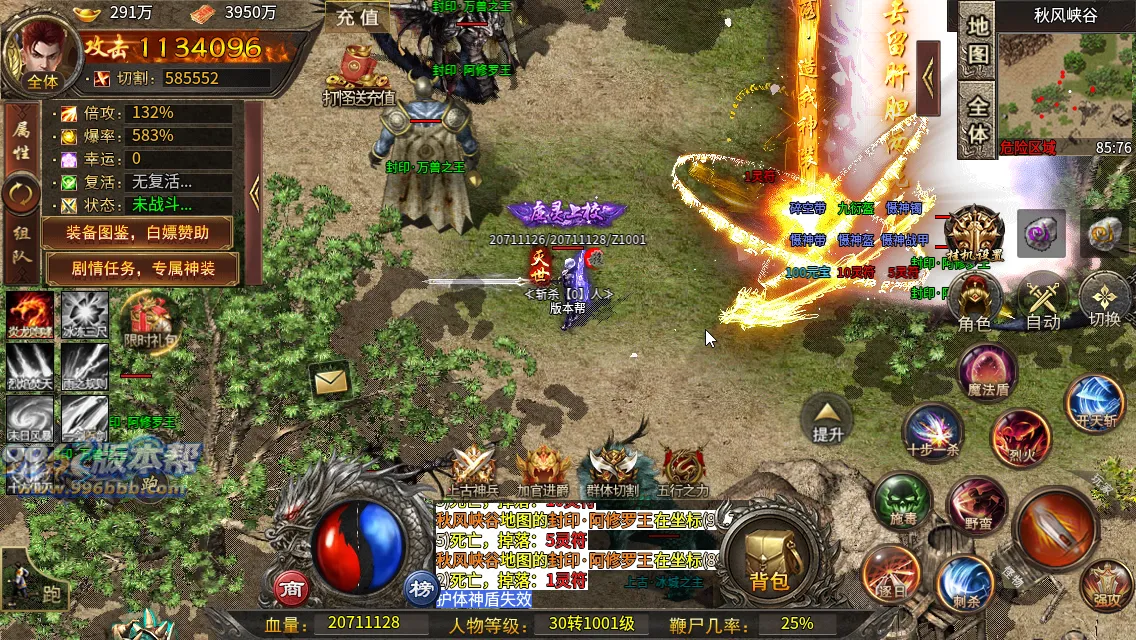Switch attack mode with 全体 button beside map

point(978,118)
